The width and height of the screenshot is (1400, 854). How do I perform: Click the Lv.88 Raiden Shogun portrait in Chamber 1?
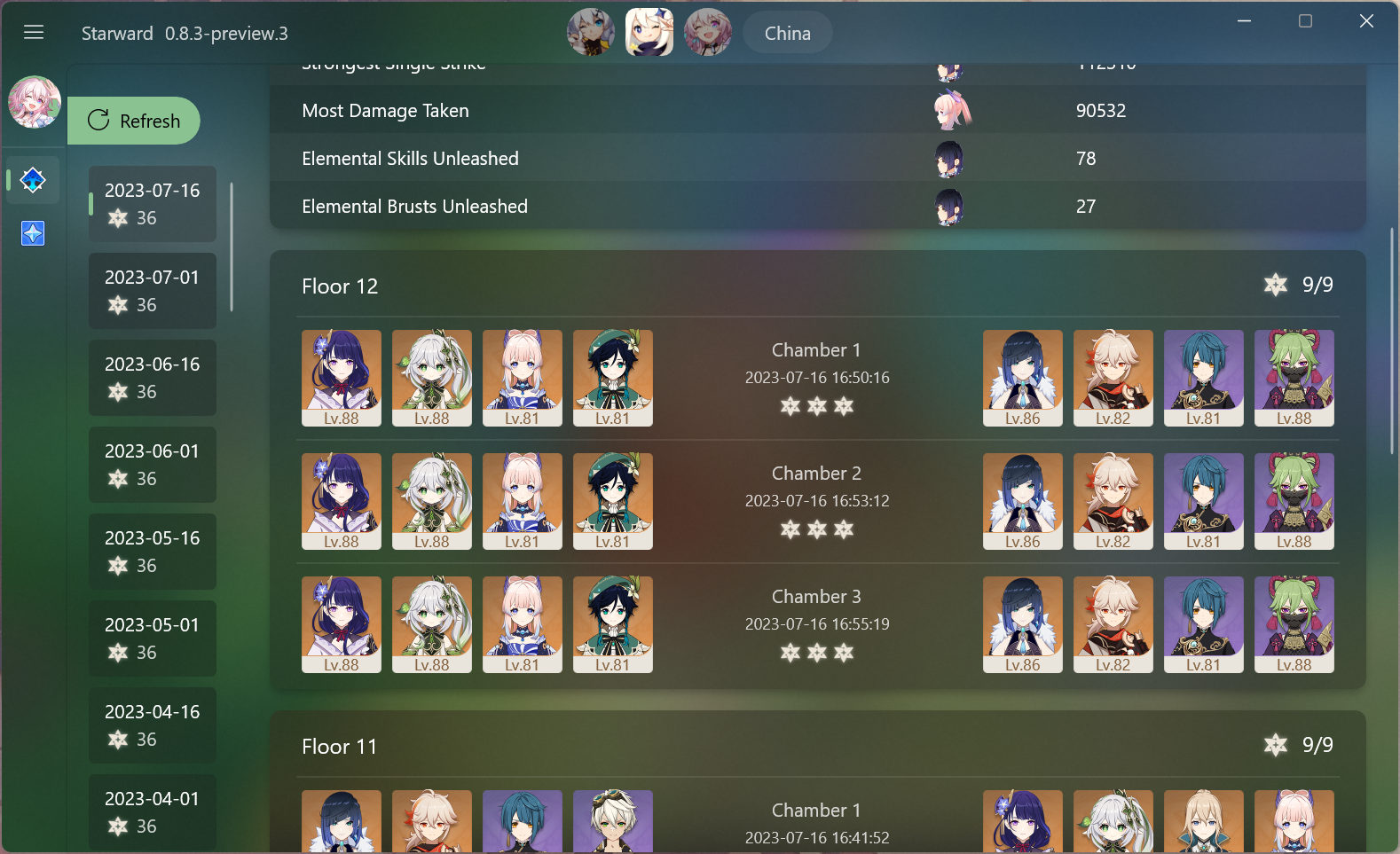341,378
